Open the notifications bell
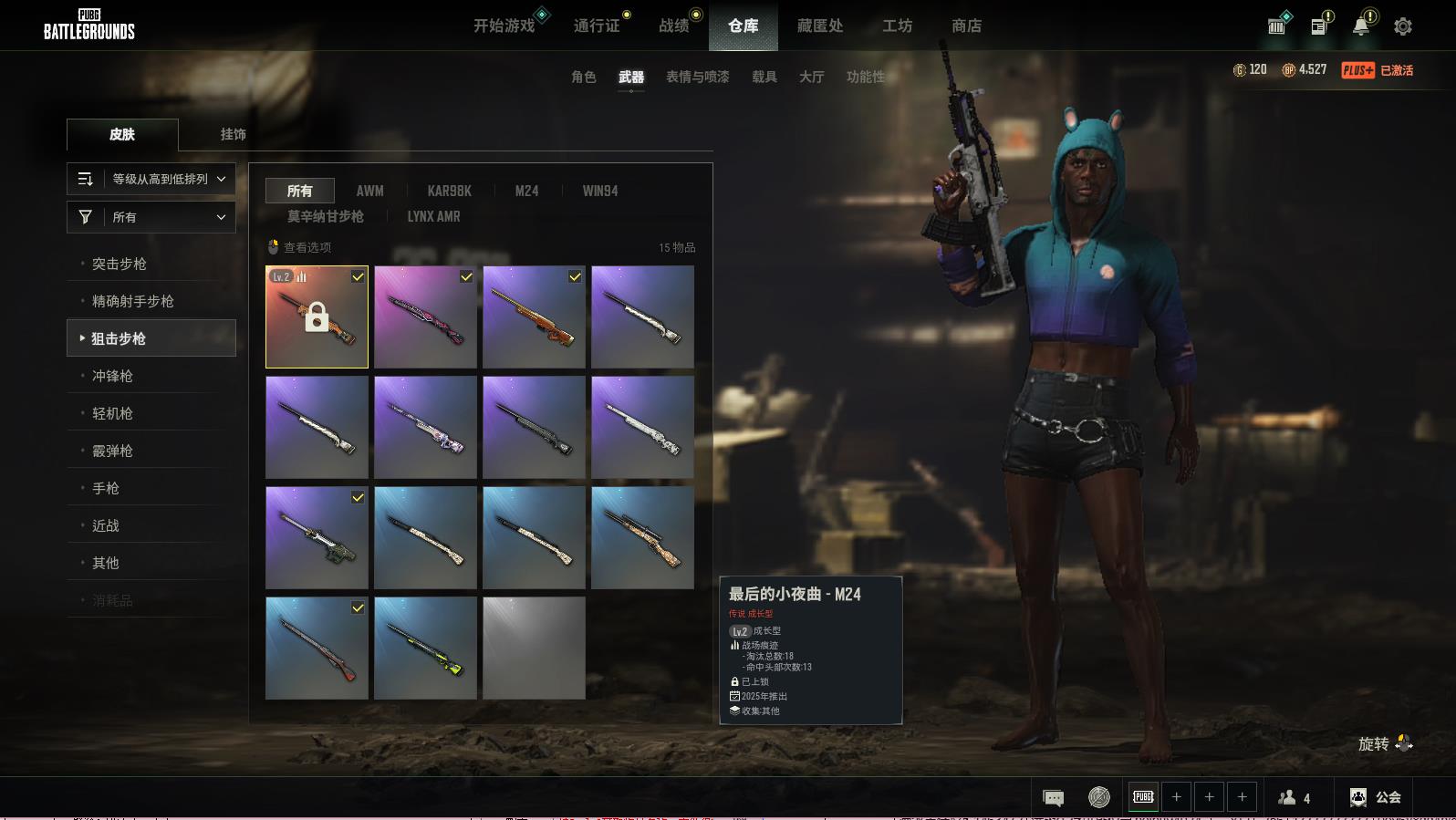Screen dimensions: 1456x820 click(x=1361, y=26)
